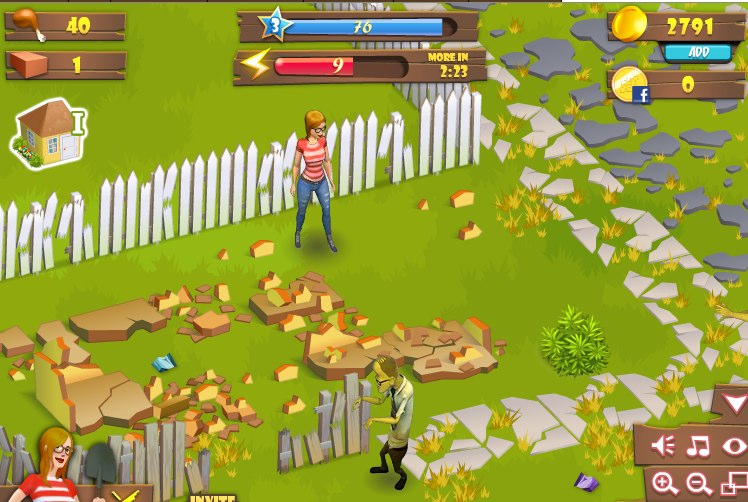Viewport: 748px width, 502px height.
Task: Zoom out with the magnifier minus
Action: pyautogui.click(x=700, y=484)
